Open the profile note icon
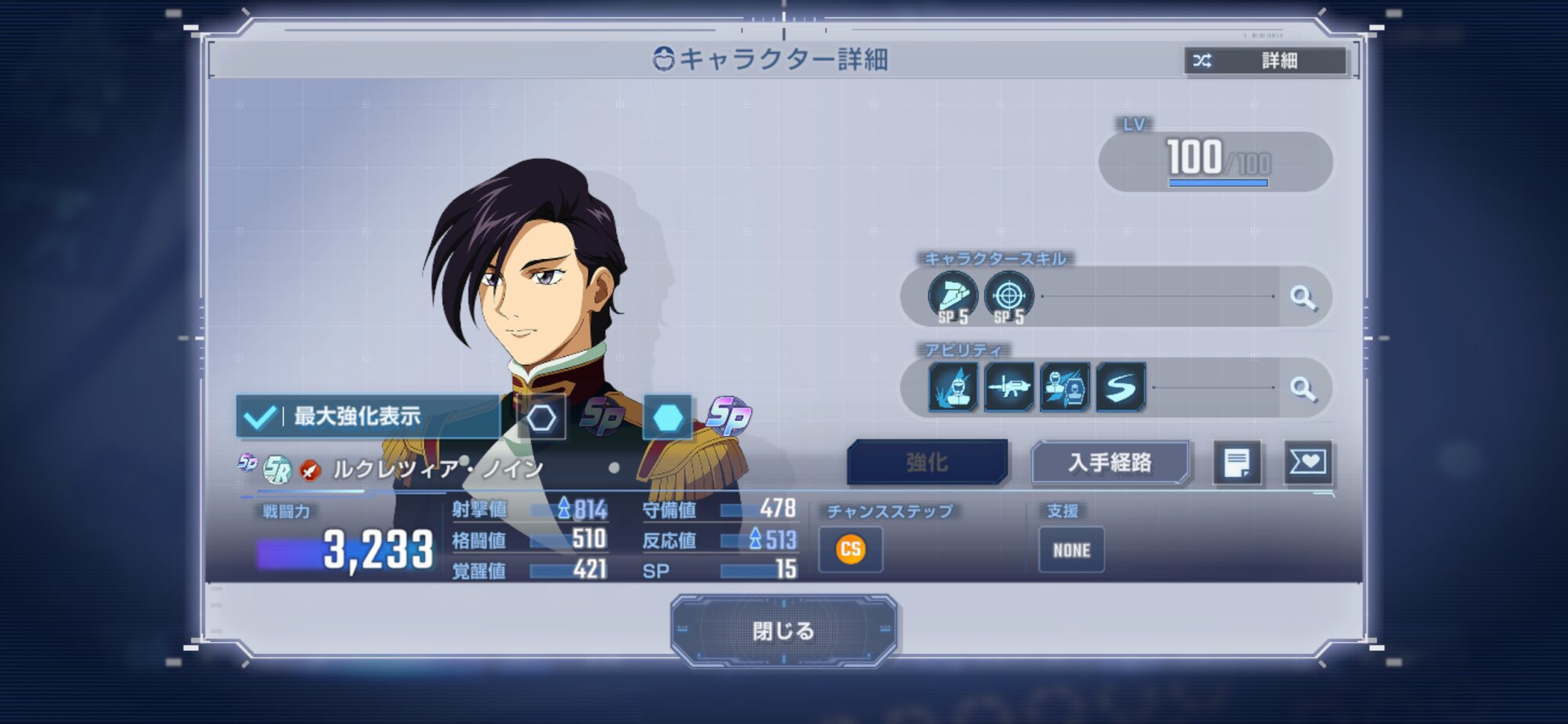This screenshot has width=1568, height=724. click(x=1237, y=463)
